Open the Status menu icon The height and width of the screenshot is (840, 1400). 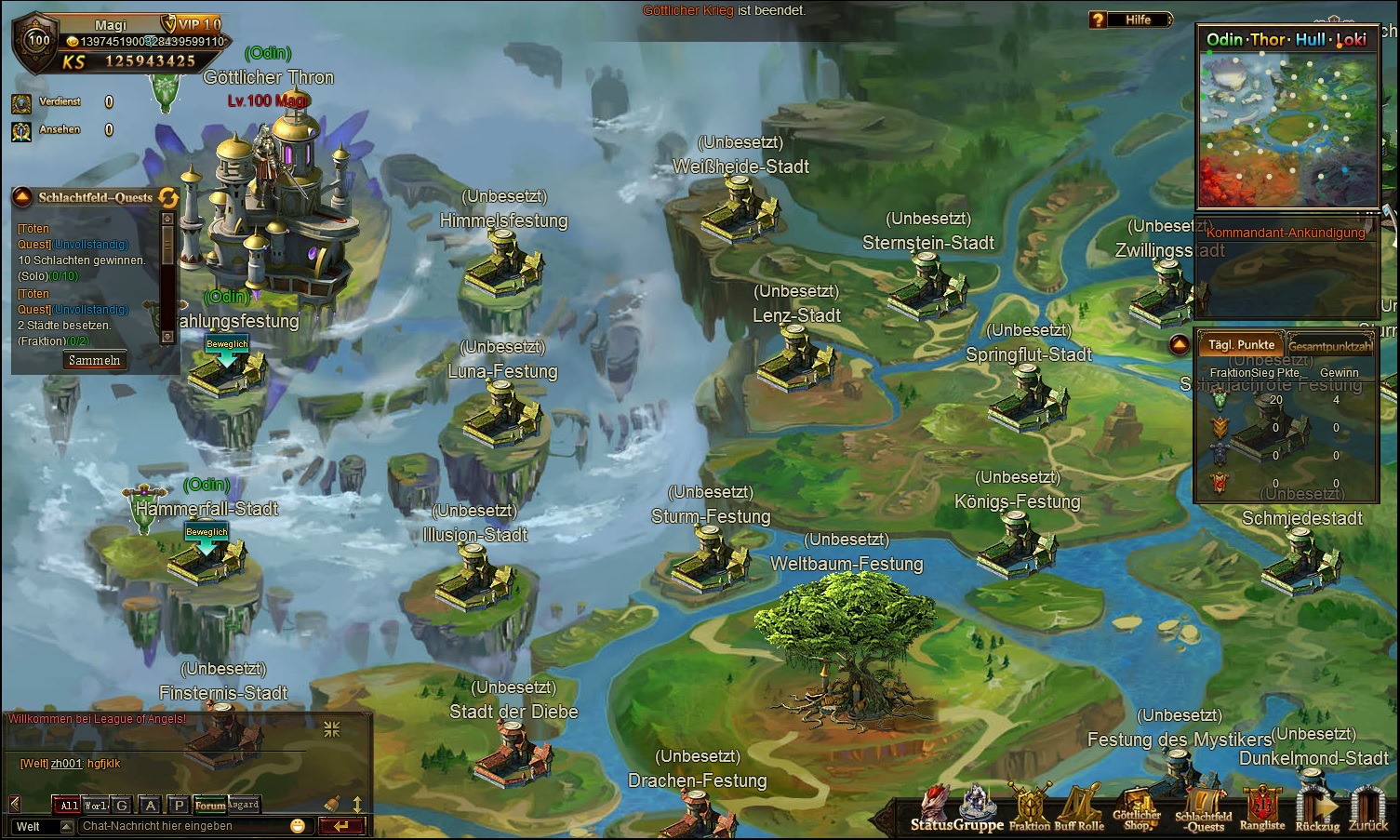point(933,807)
